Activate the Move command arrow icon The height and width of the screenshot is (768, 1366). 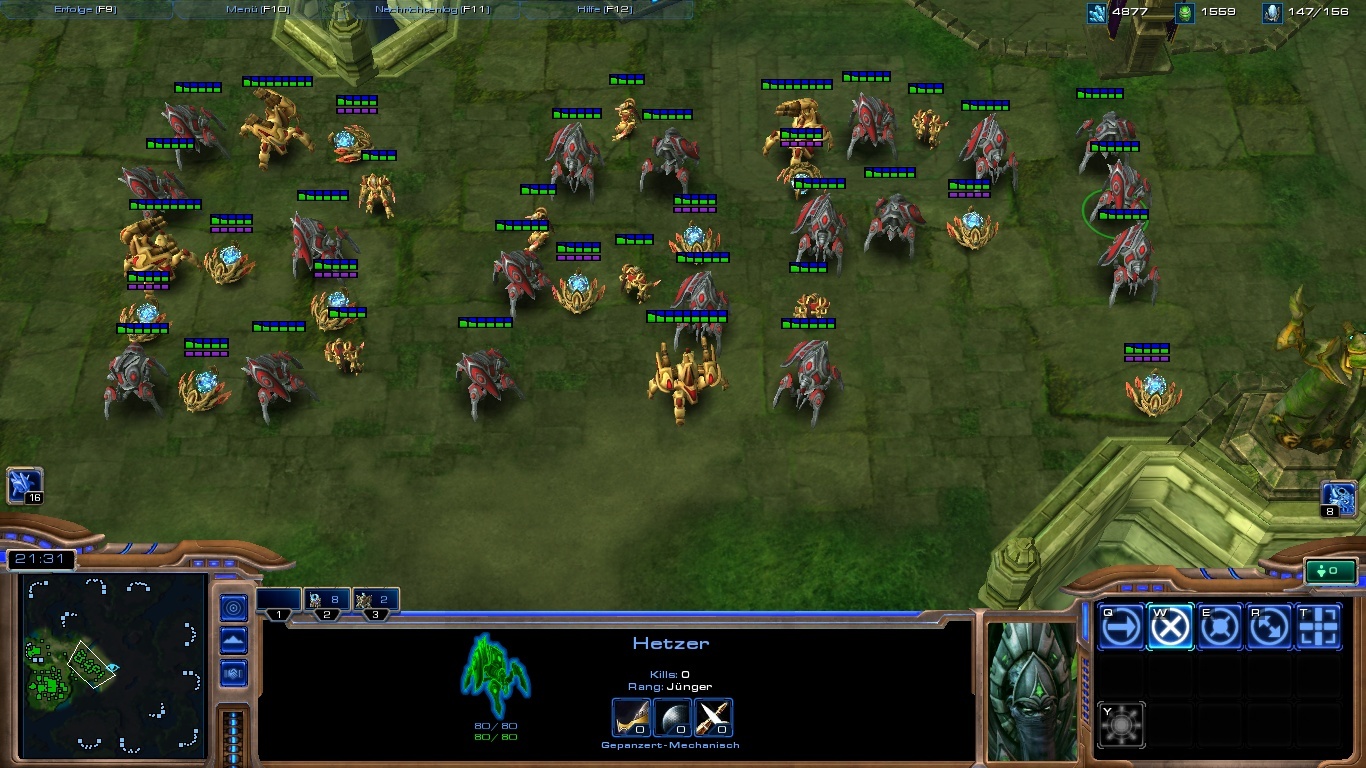1121,628
